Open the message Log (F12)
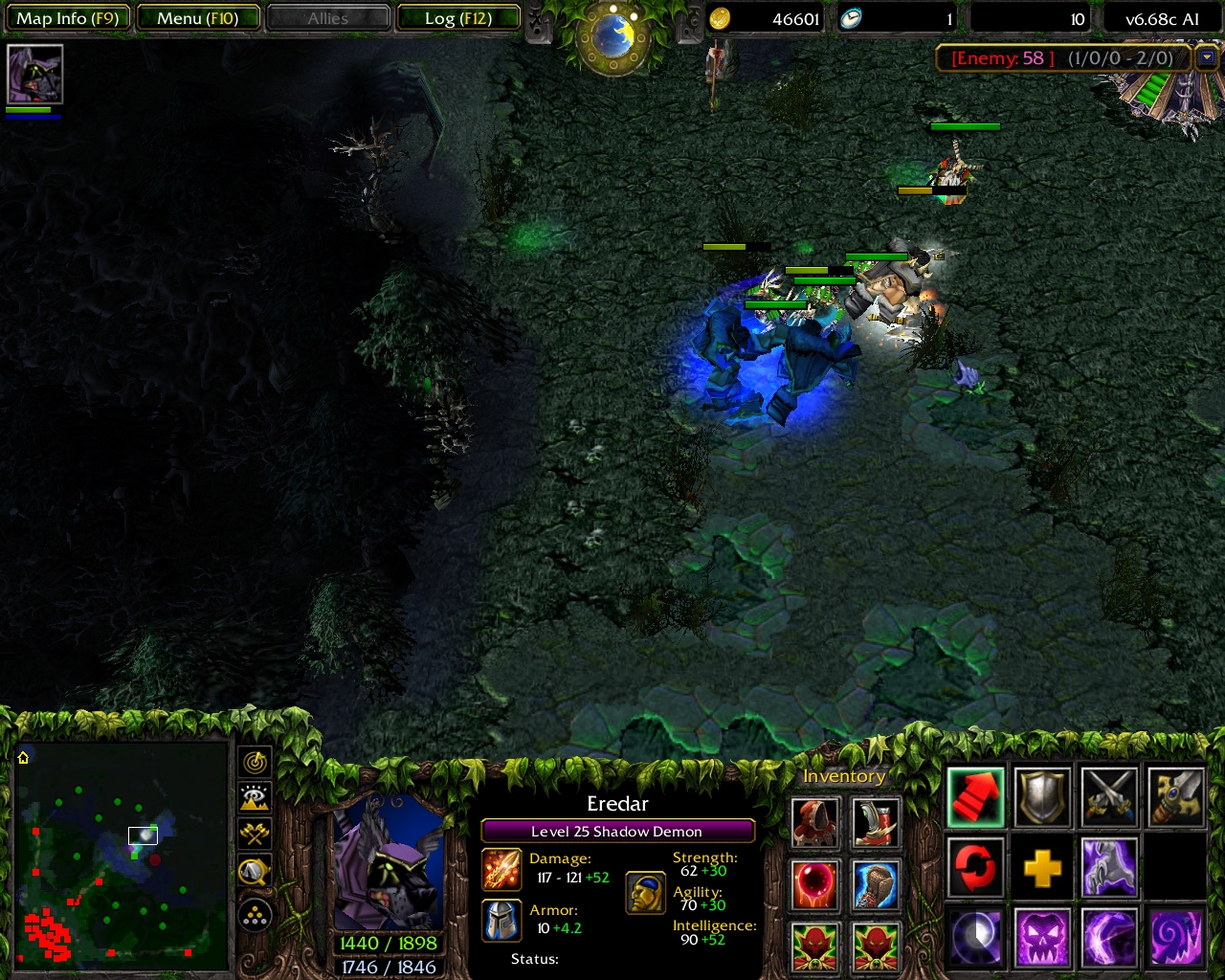Image resolution: width=1225 pixels, height=980 pixels. 458,18
